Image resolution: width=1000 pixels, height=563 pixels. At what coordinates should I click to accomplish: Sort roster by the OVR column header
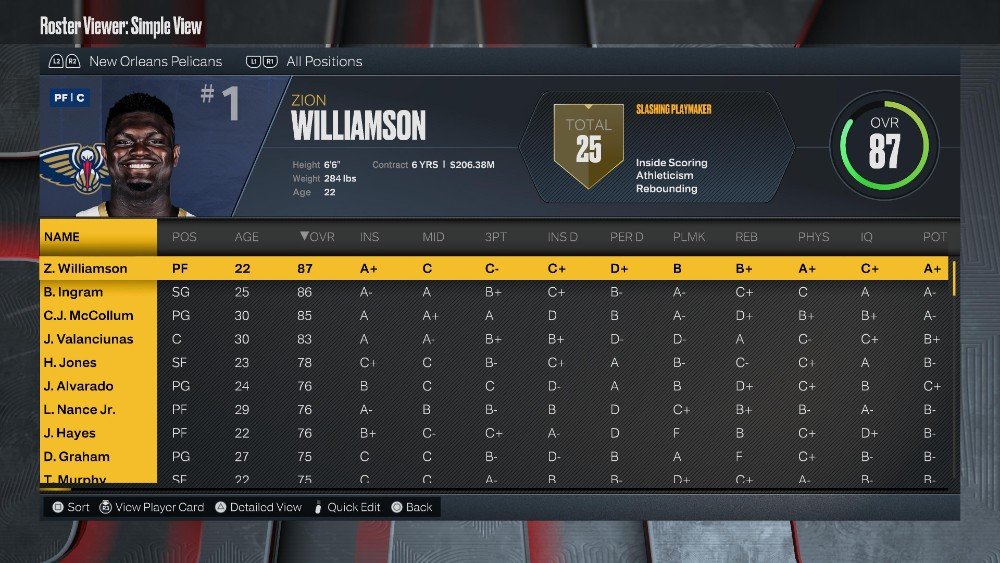click(x=315, y=237)
